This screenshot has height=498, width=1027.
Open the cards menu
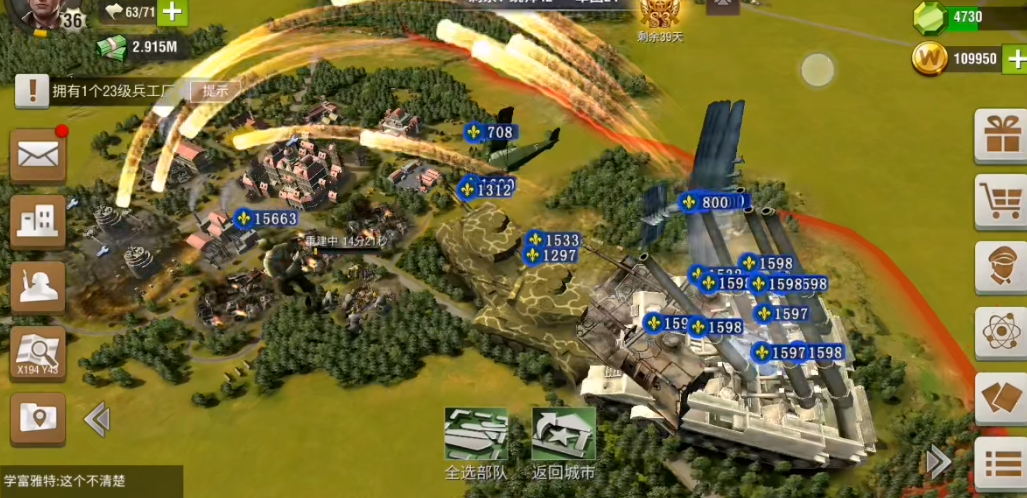(1001, 397)
